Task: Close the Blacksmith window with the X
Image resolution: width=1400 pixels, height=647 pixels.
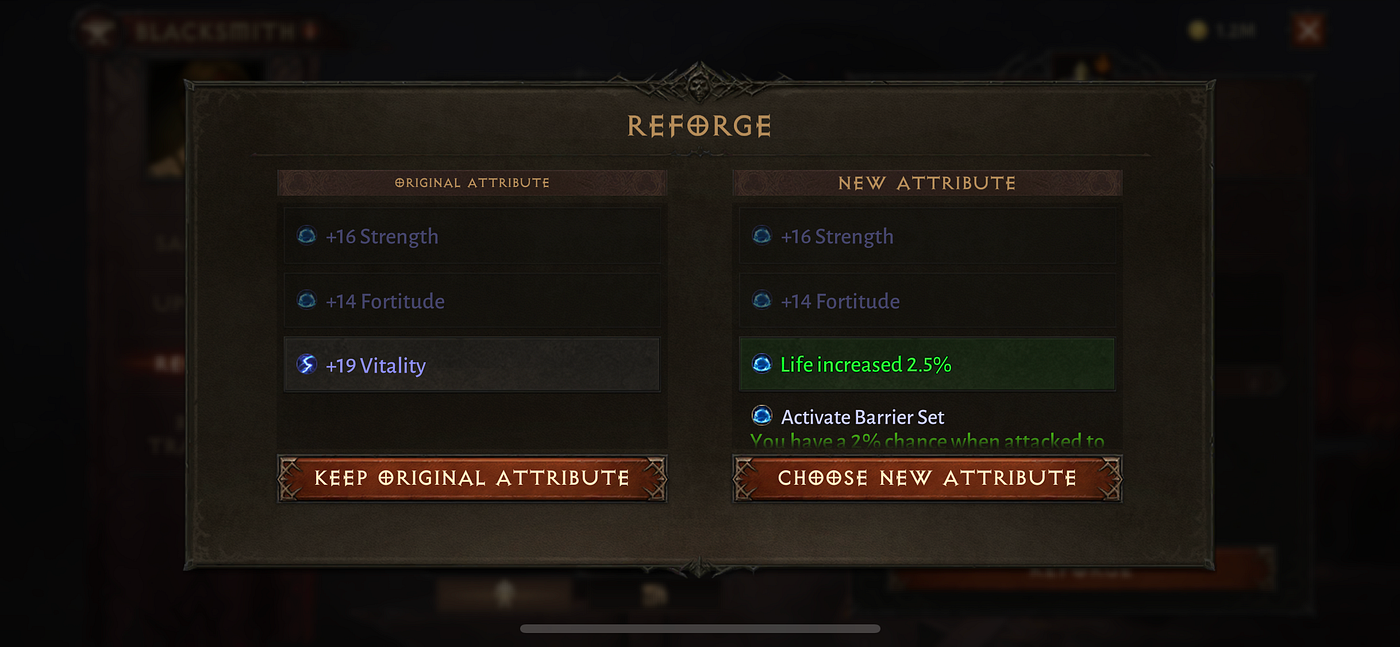Action: [x=1308, y=31]
